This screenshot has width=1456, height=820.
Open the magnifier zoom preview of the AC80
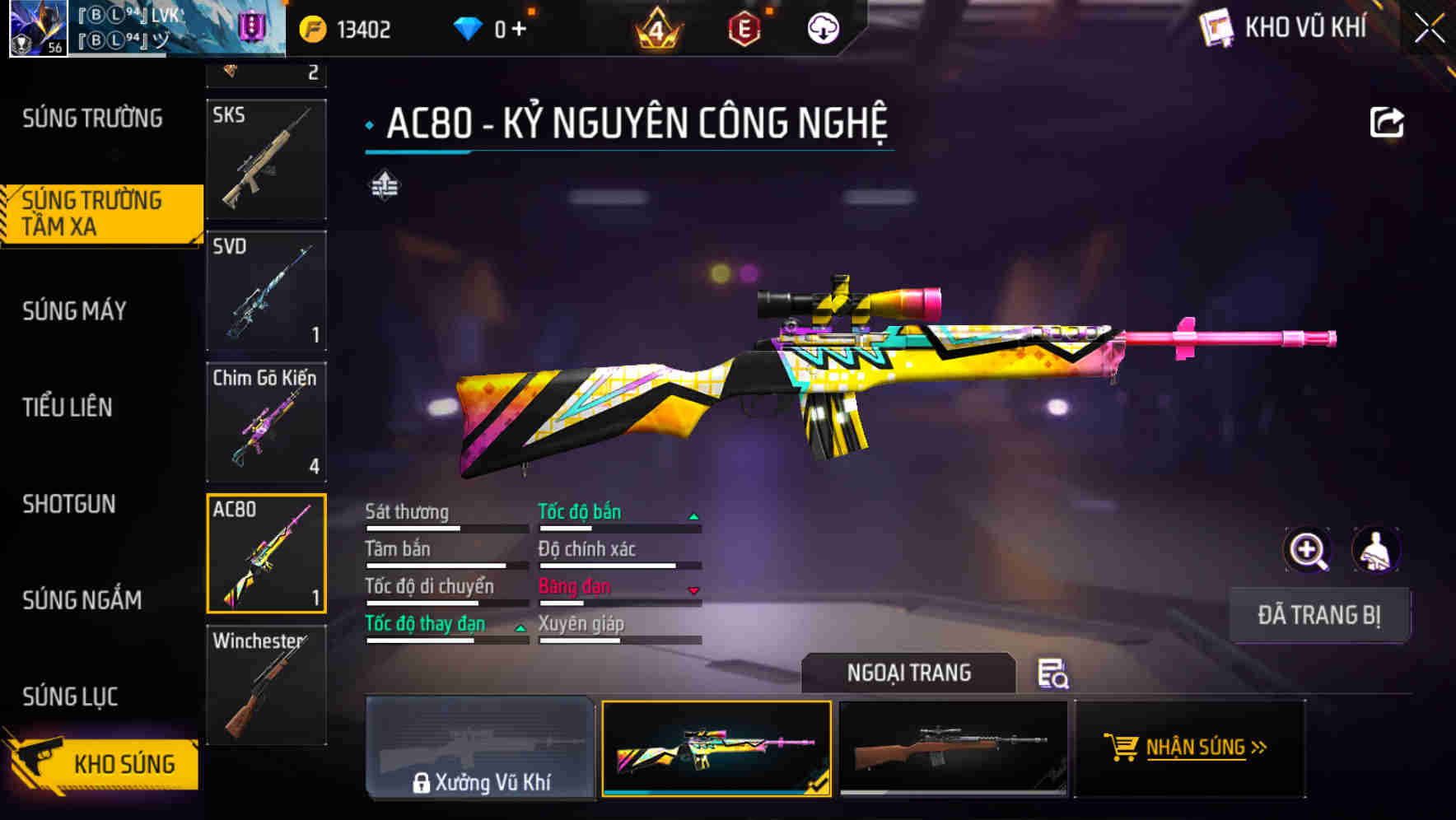click(x=1305, y=550)
